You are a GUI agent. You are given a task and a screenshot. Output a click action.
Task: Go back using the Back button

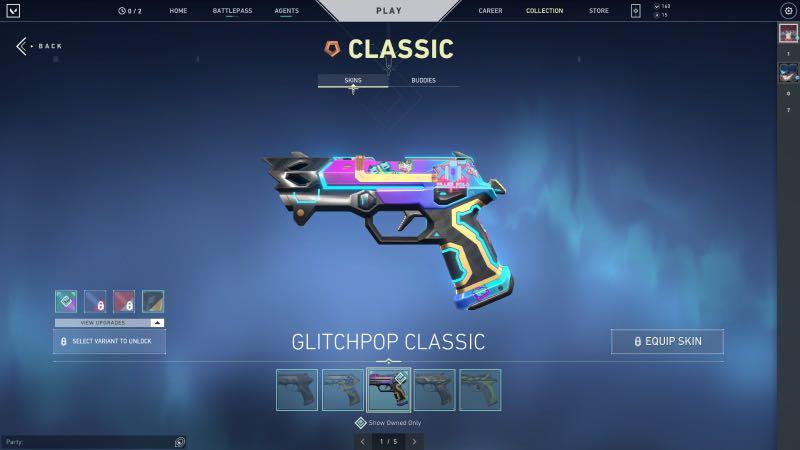coord(40,46)
